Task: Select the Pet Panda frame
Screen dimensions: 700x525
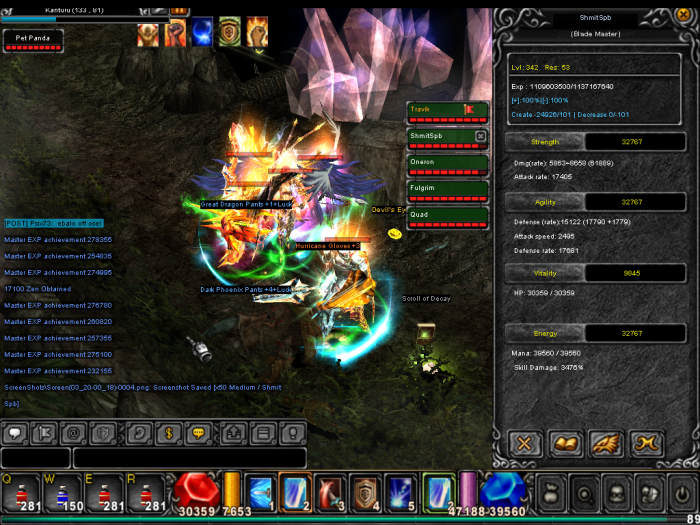Action: pos(33,40)
